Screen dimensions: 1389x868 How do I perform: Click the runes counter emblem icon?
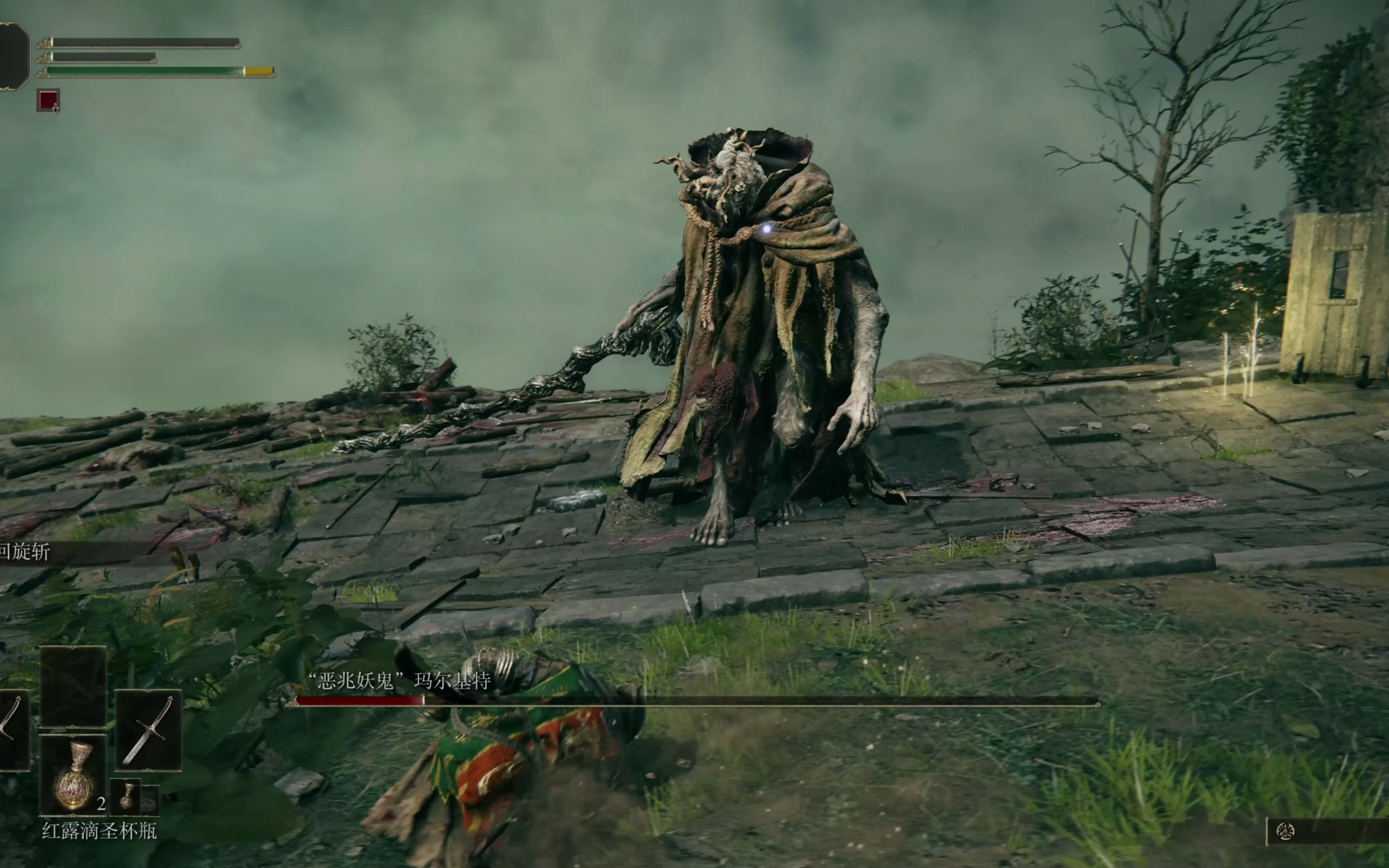pyautogui.click(x=1285, y=831)
